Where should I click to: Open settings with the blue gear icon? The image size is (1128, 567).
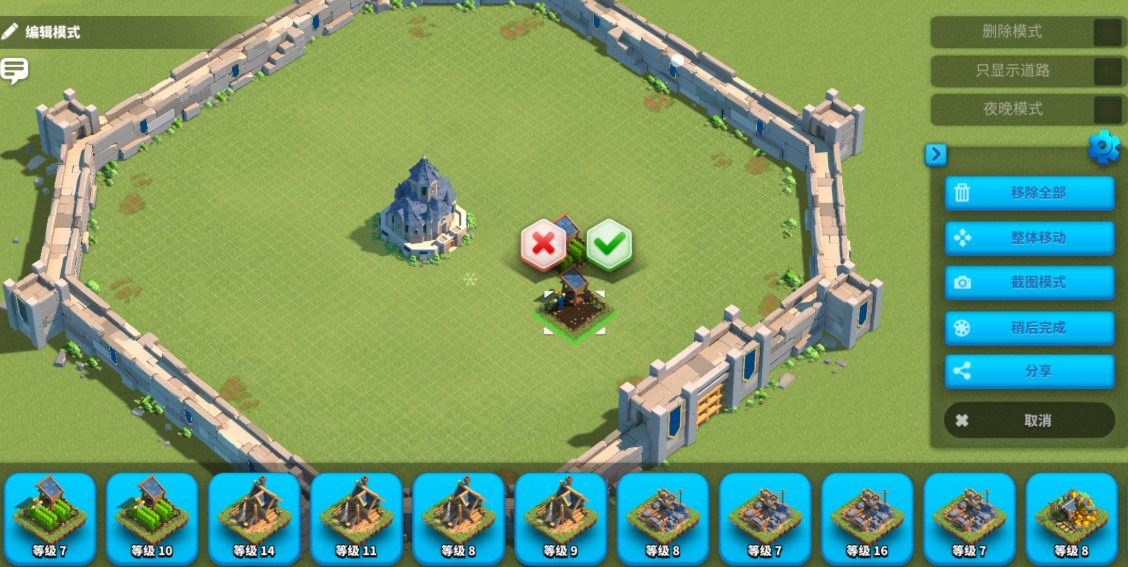click(x=1103, y=148)
